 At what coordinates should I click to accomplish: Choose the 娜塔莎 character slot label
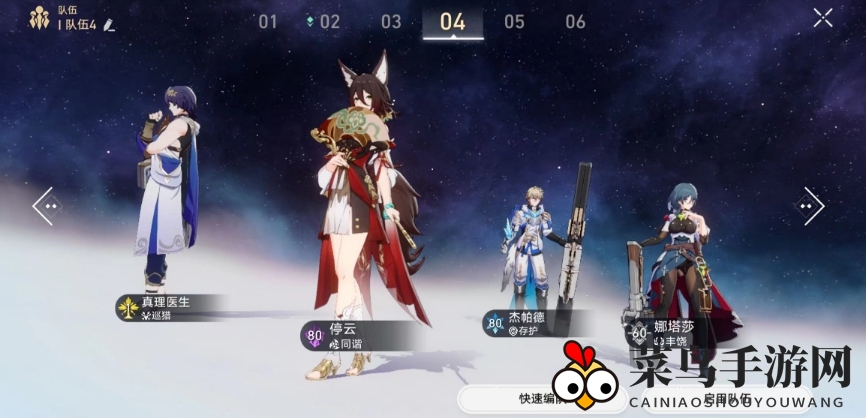[x=670, y=333]
